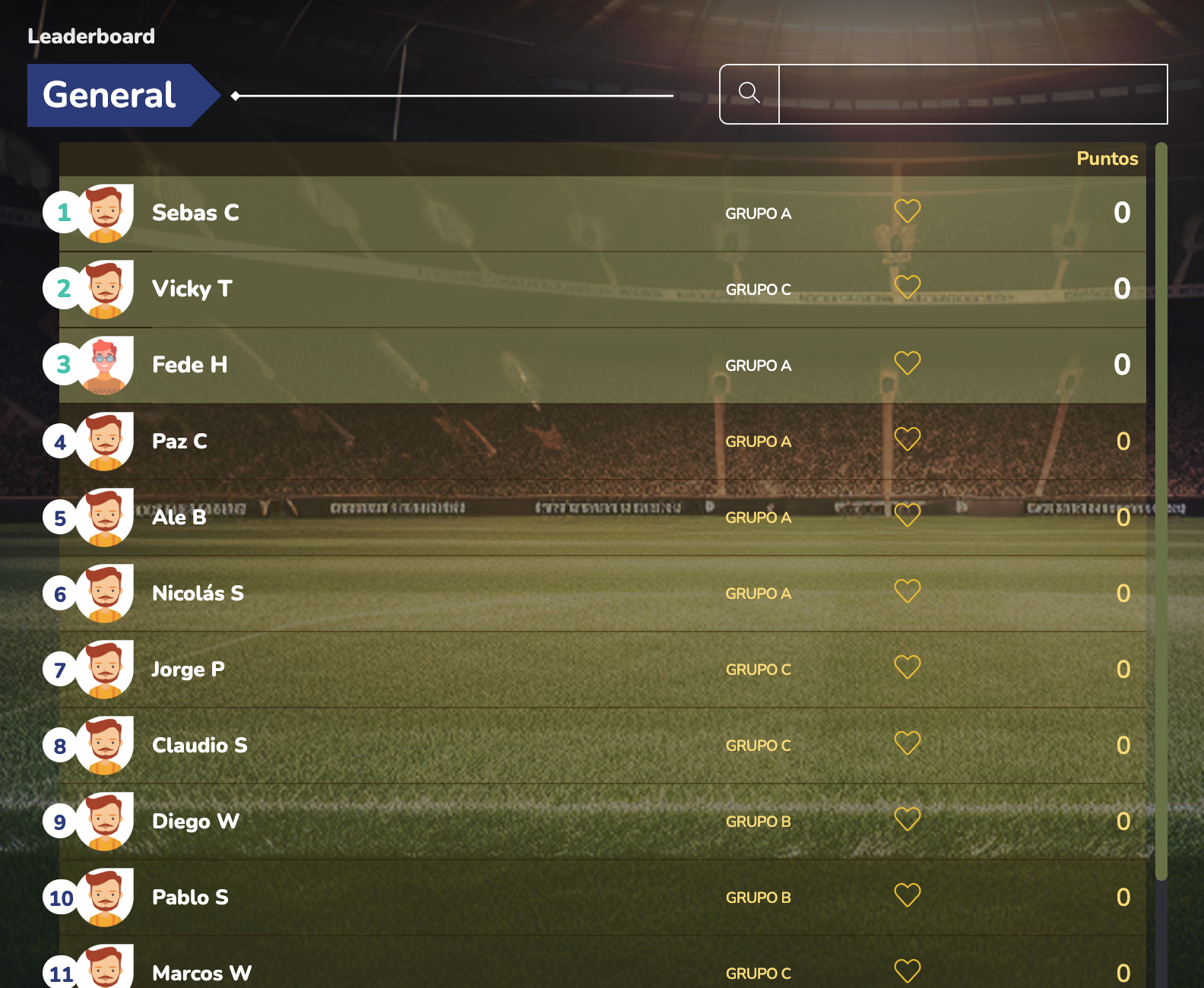Screen dimensions: 1204x988
Task: Click the leaderboard vertical scrollbar
Action: [1161, 509]
